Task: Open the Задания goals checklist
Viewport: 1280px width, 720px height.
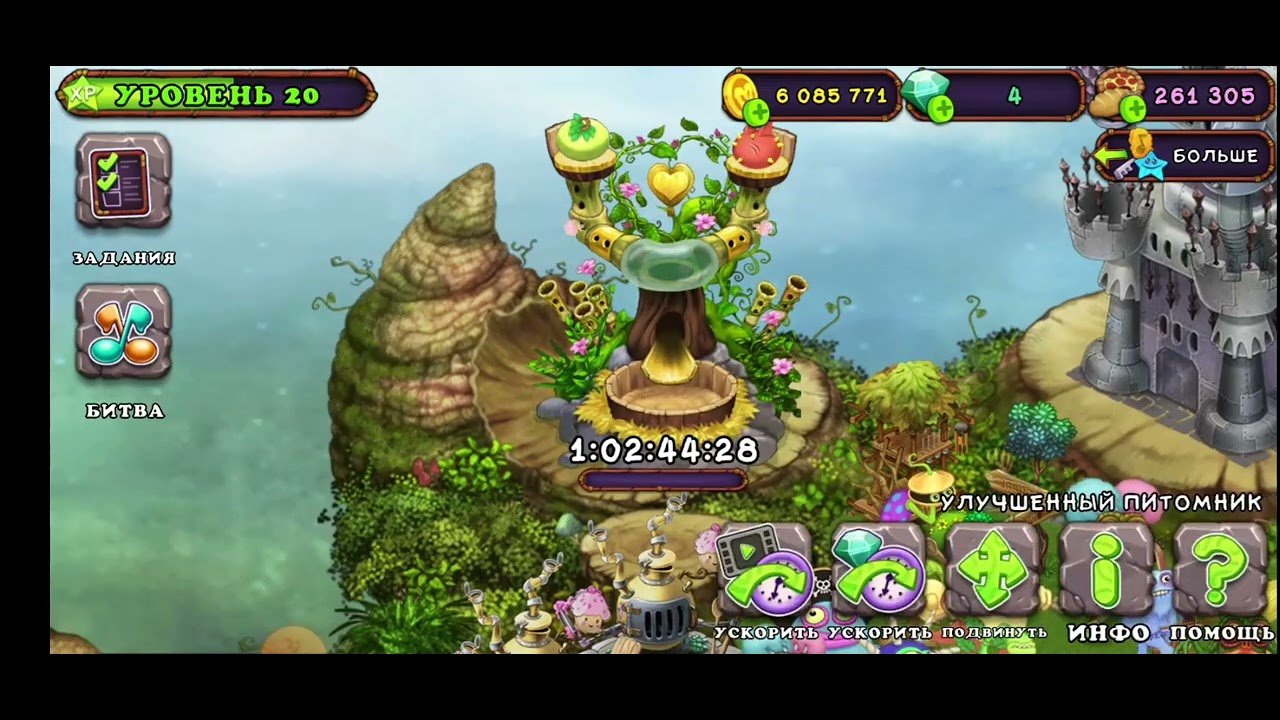Action: (124, 181)
